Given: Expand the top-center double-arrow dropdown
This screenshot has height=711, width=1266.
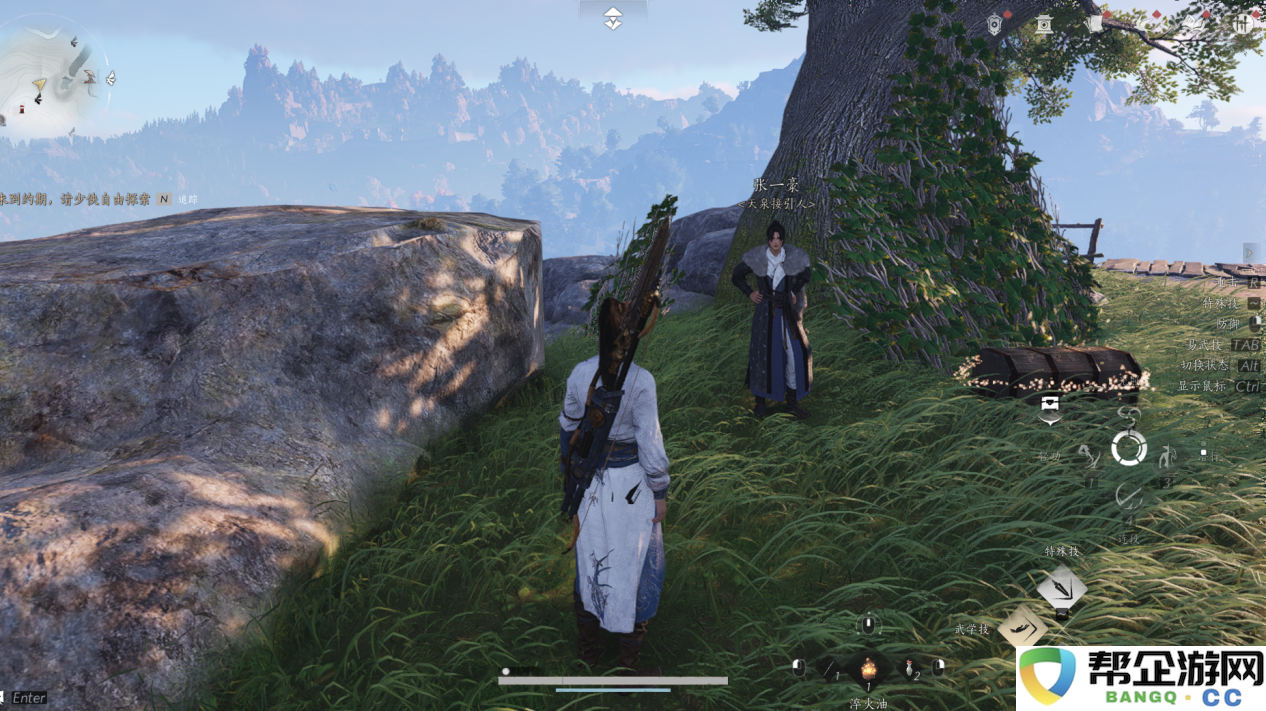Looking at the screenshot, I should coord(612,18).
